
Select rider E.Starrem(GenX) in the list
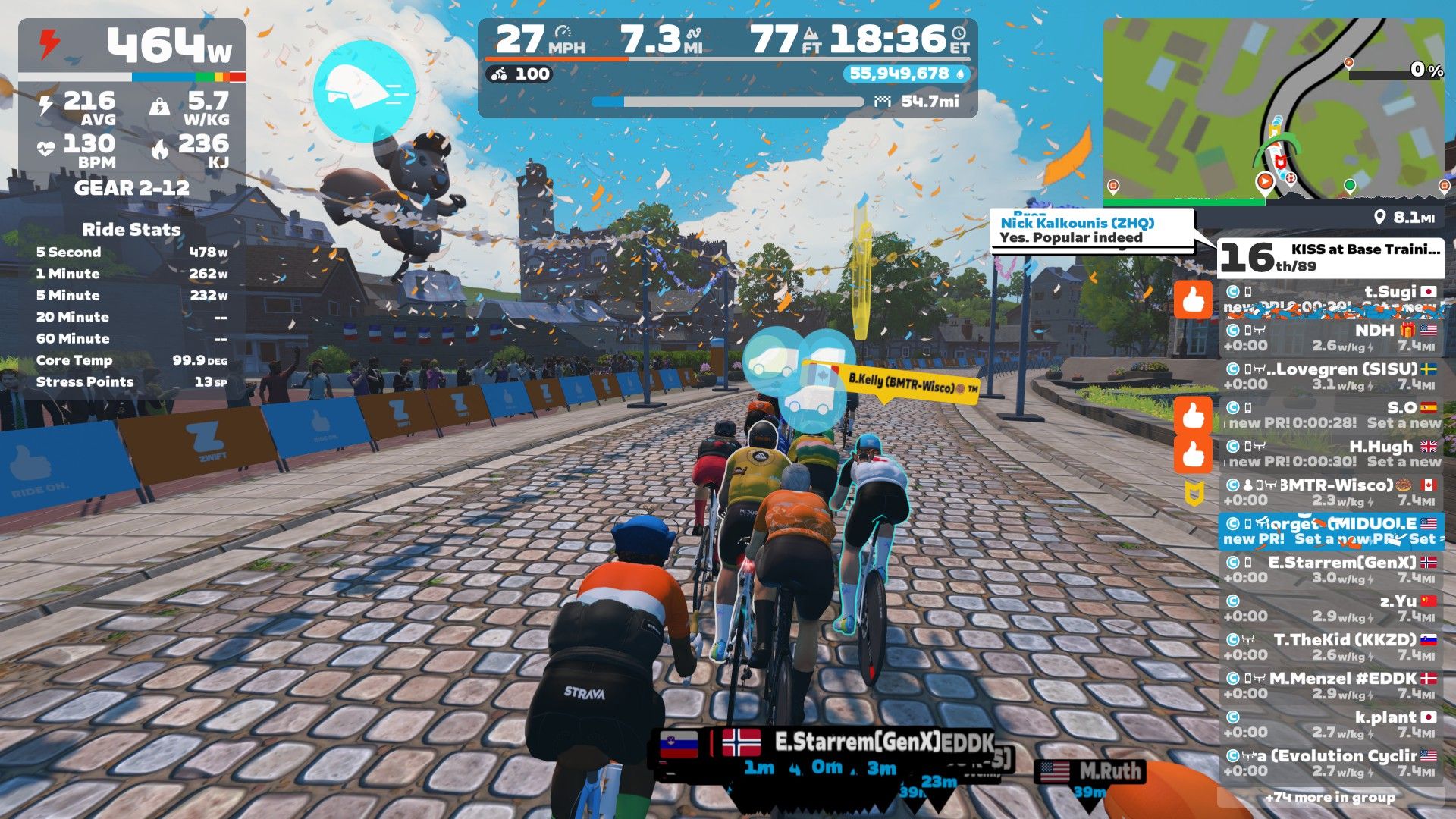(1331, 570)
